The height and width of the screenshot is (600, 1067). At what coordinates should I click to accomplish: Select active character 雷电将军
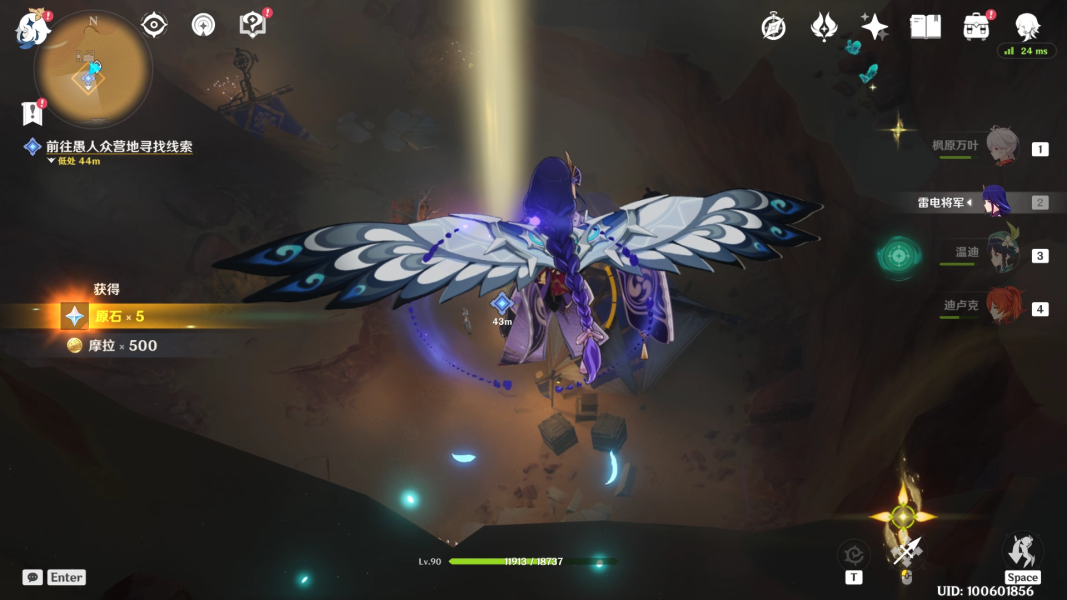click(x=996, y=201)
